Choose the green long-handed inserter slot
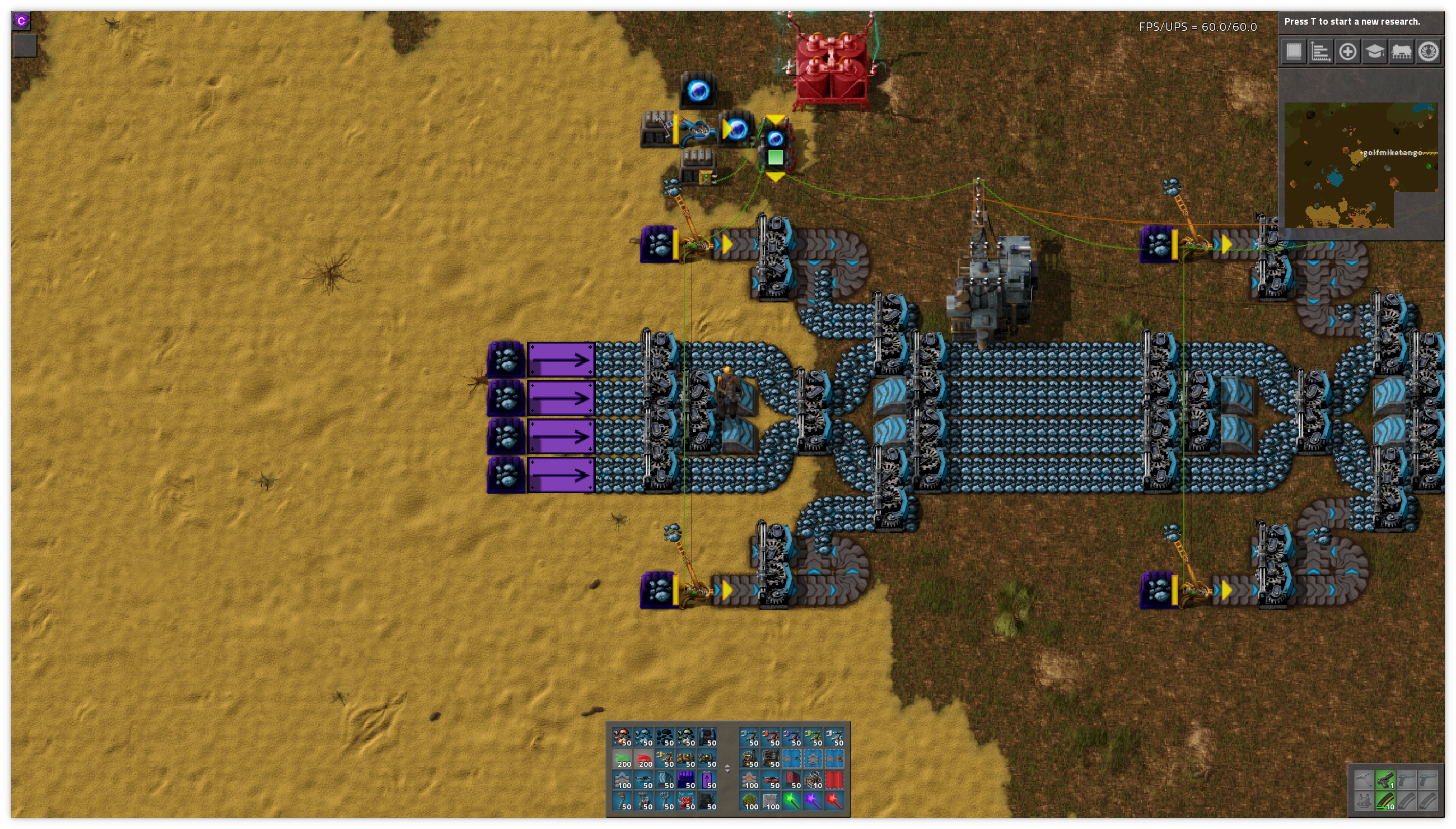 tap(813, 737)
